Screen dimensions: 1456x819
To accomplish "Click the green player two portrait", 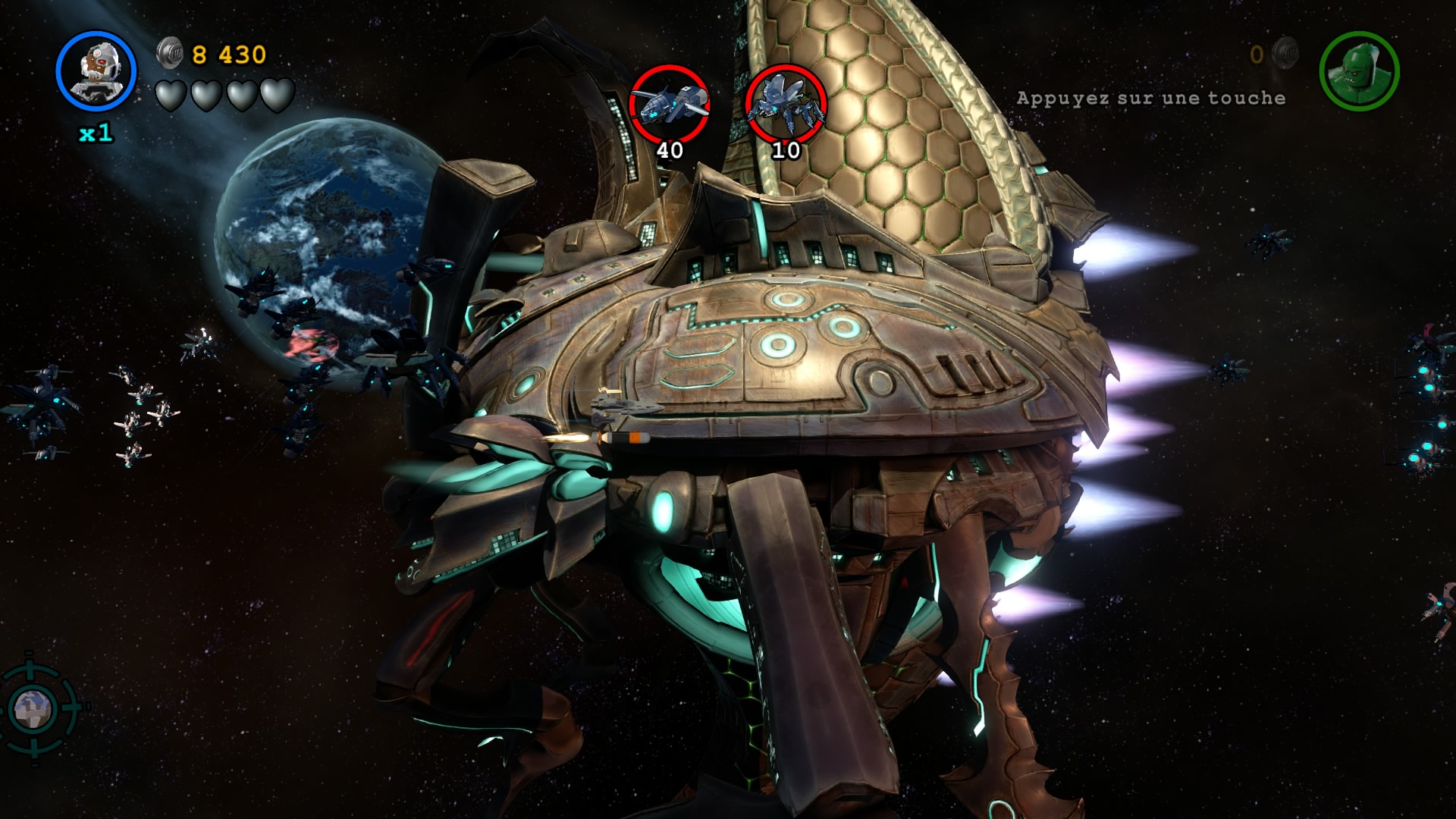I will coord(1359,71).
